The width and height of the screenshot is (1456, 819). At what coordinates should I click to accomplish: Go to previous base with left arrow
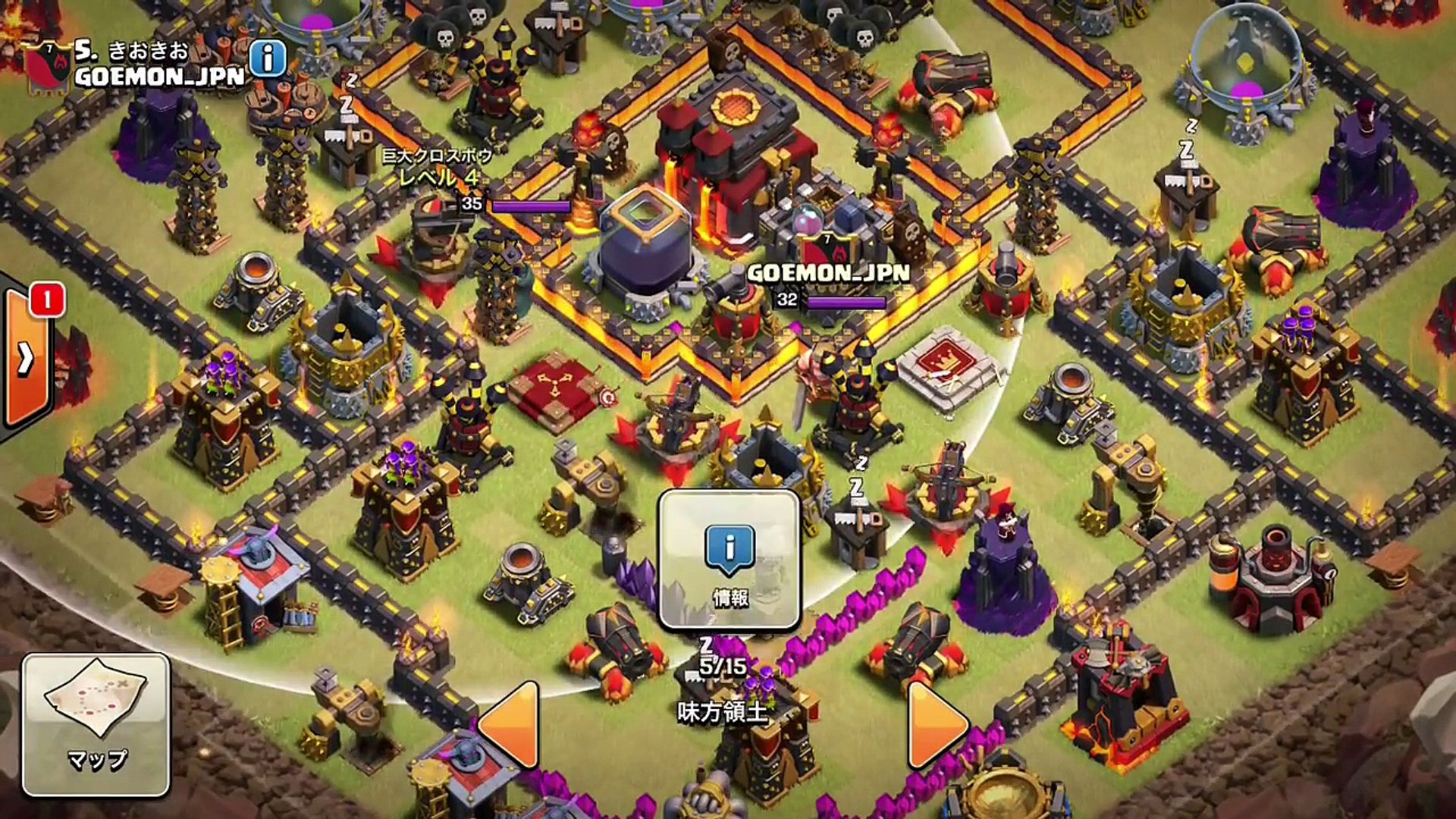coord(510,723)
